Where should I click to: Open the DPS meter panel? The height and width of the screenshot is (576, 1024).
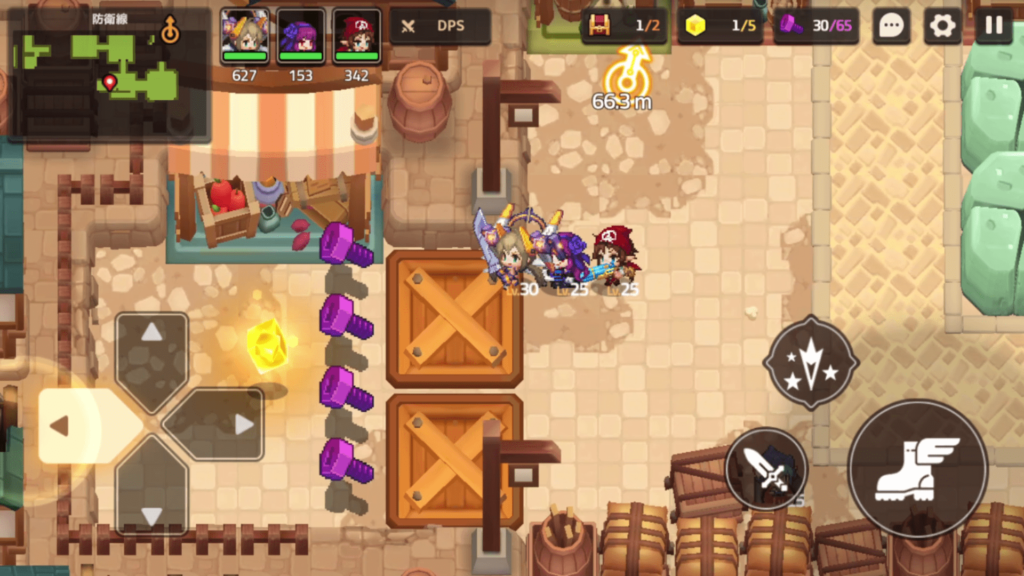tap(440, 26)
